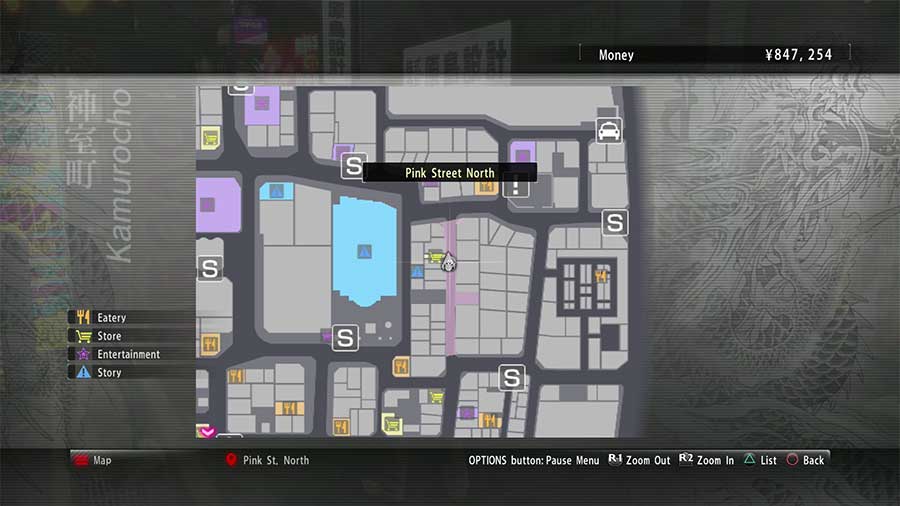Select the player position arrow marker
900x506 pixels.
point(450,263)
